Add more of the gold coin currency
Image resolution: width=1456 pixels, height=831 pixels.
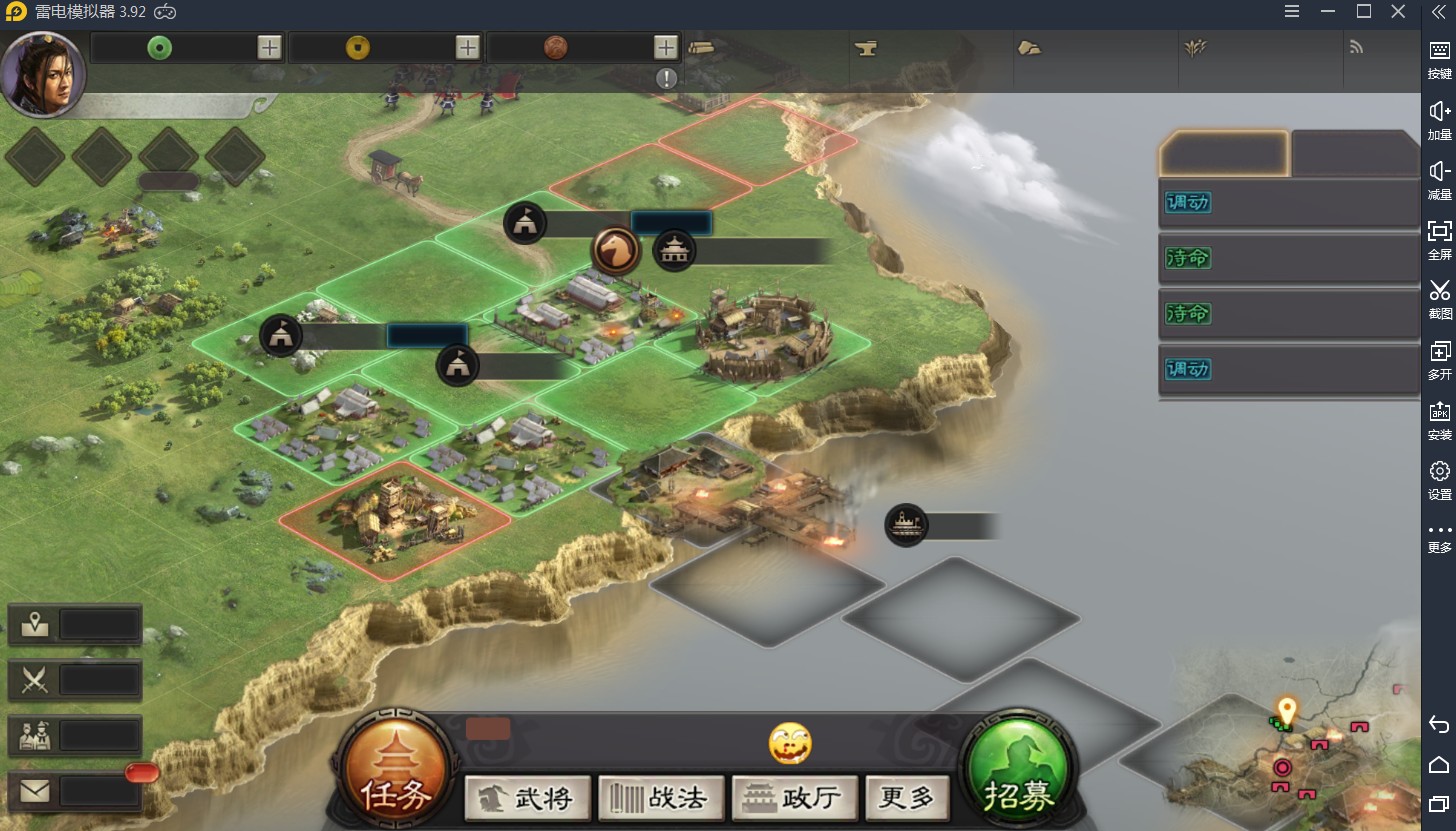tap(468, 47)
